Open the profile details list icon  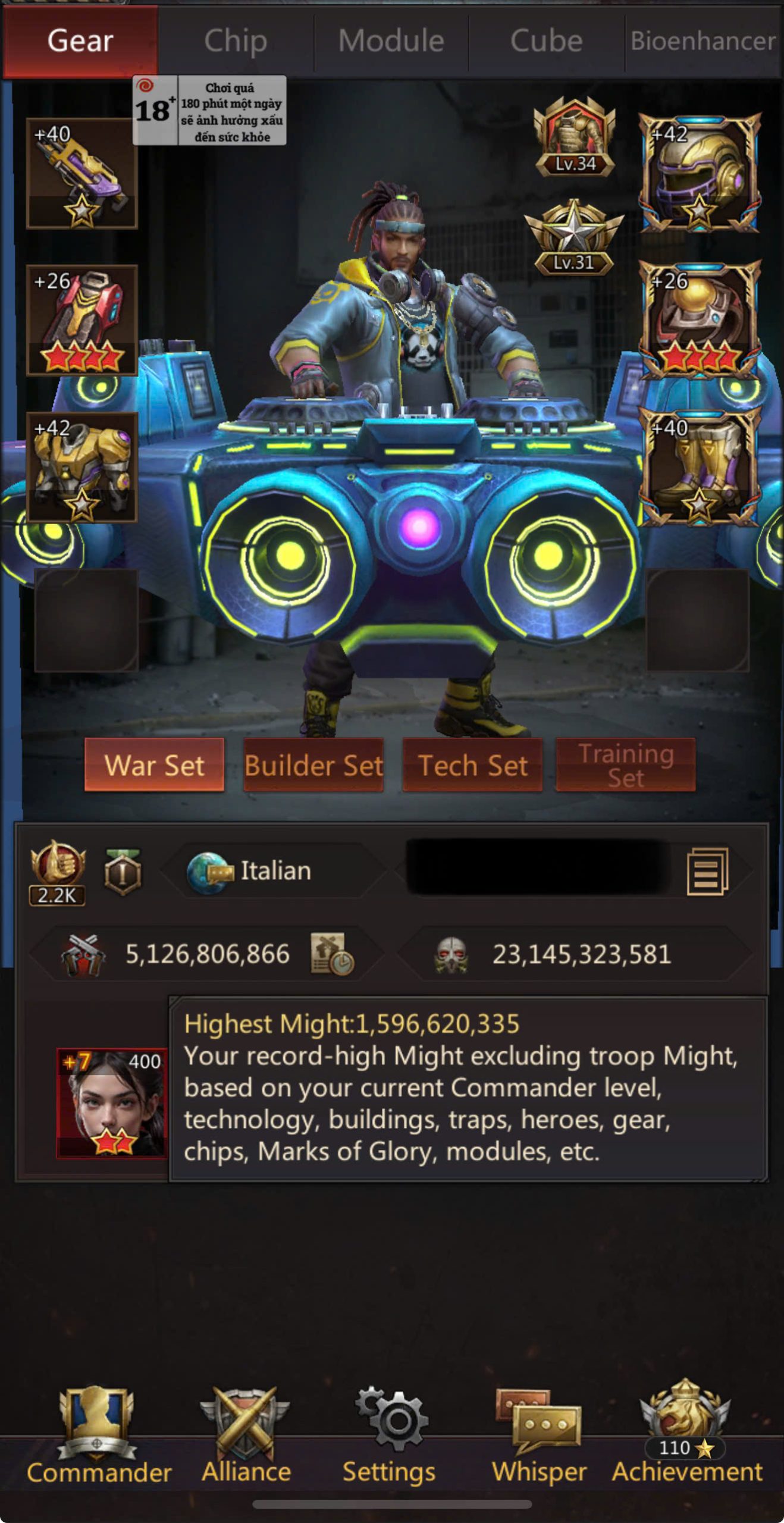[707, 872]
